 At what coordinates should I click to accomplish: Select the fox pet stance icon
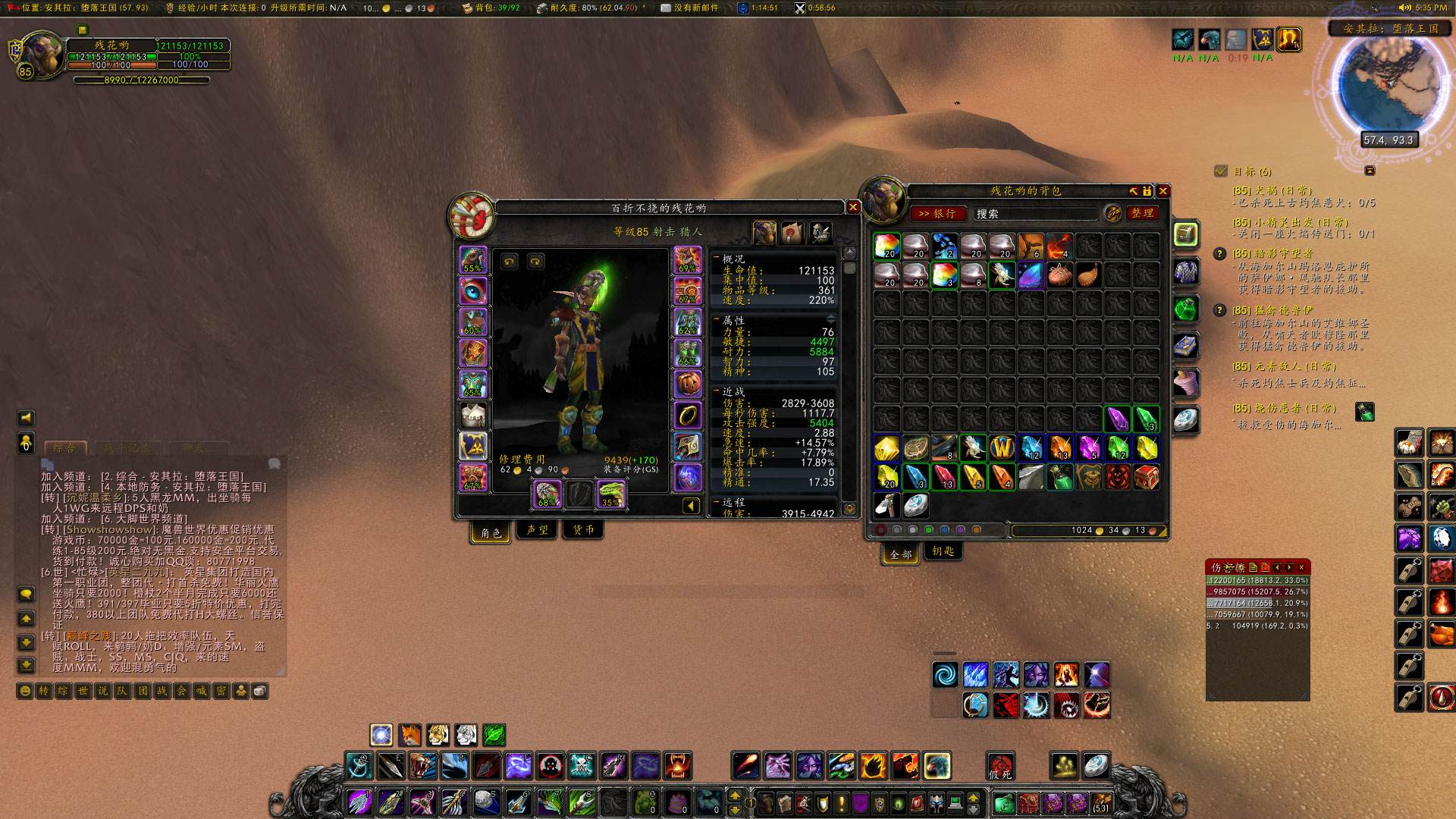click(x=409, y=735)
